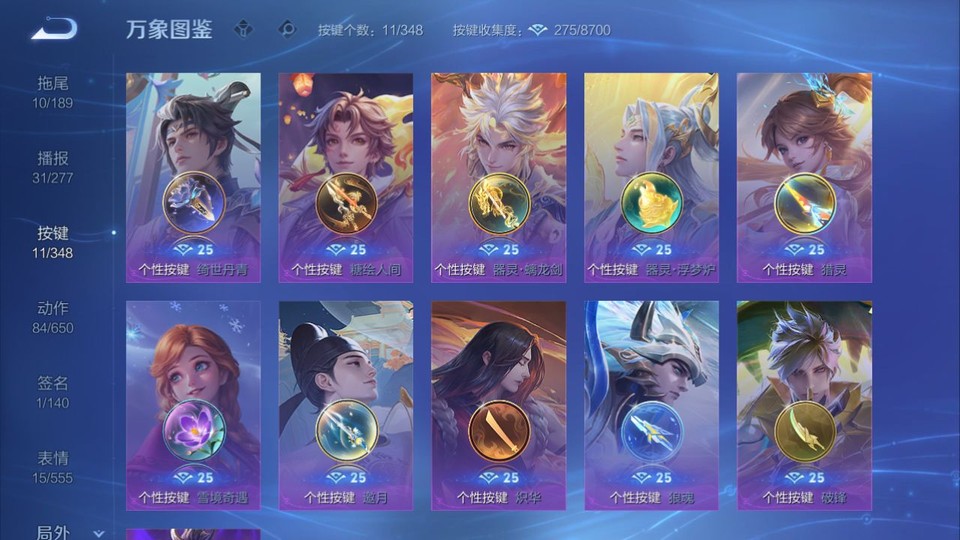Go back using the return arrow

tap(54, 29)
